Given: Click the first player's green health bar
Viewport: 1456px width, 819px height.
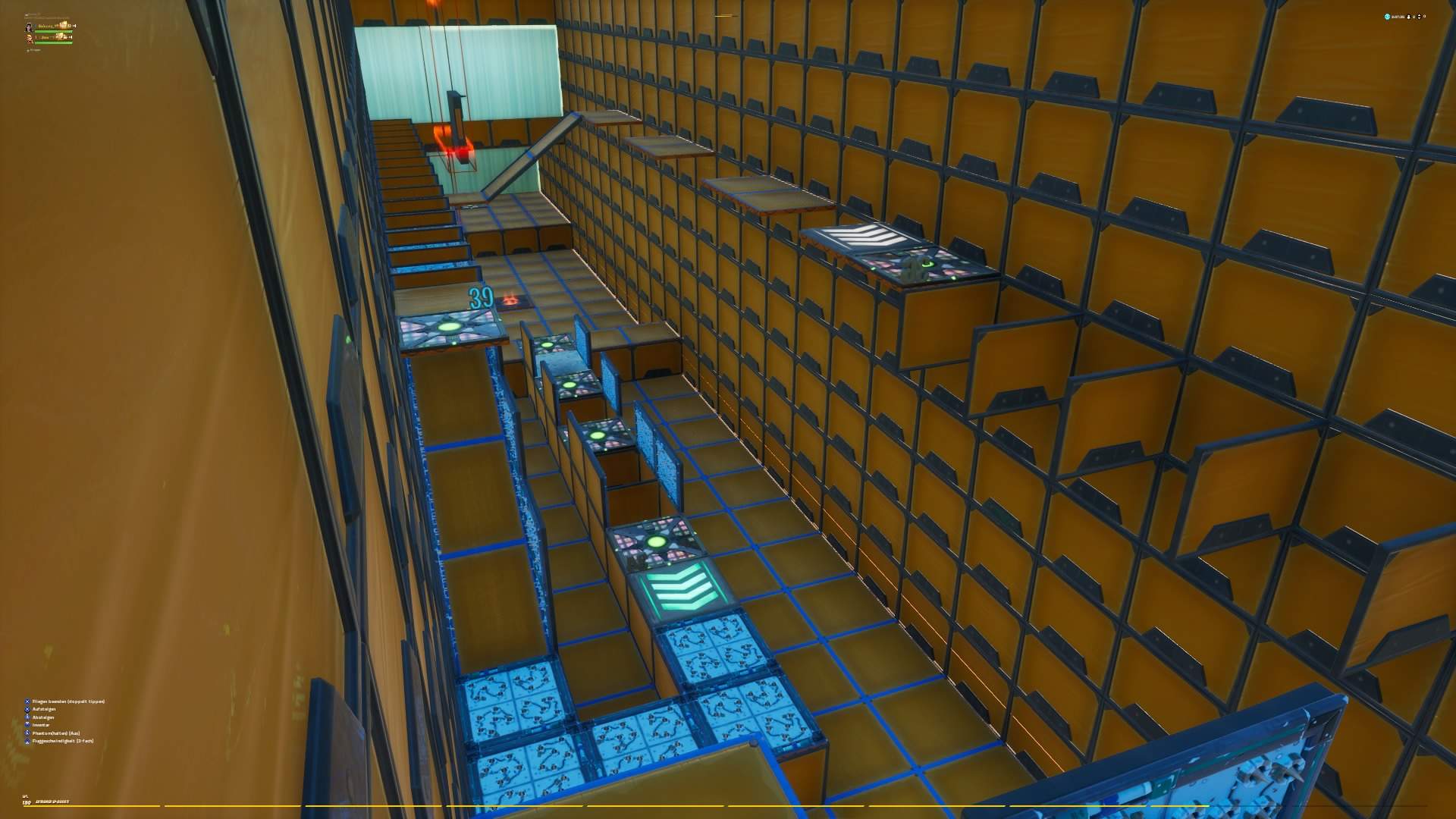Looking at the screenshot, I should 53,31.
